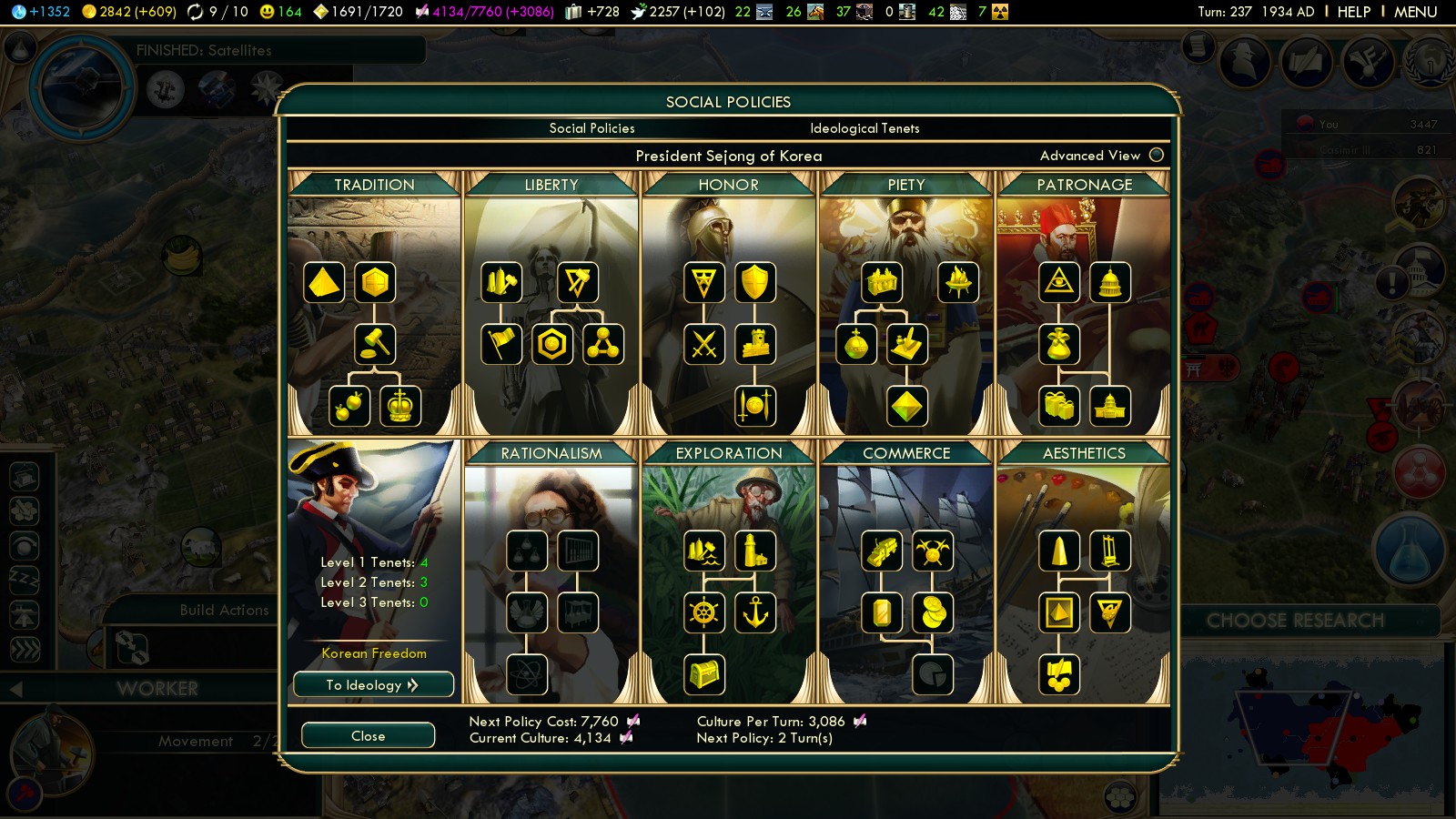
Task: Click the Patronage gift boxes policy
Action: point(1059,406)
